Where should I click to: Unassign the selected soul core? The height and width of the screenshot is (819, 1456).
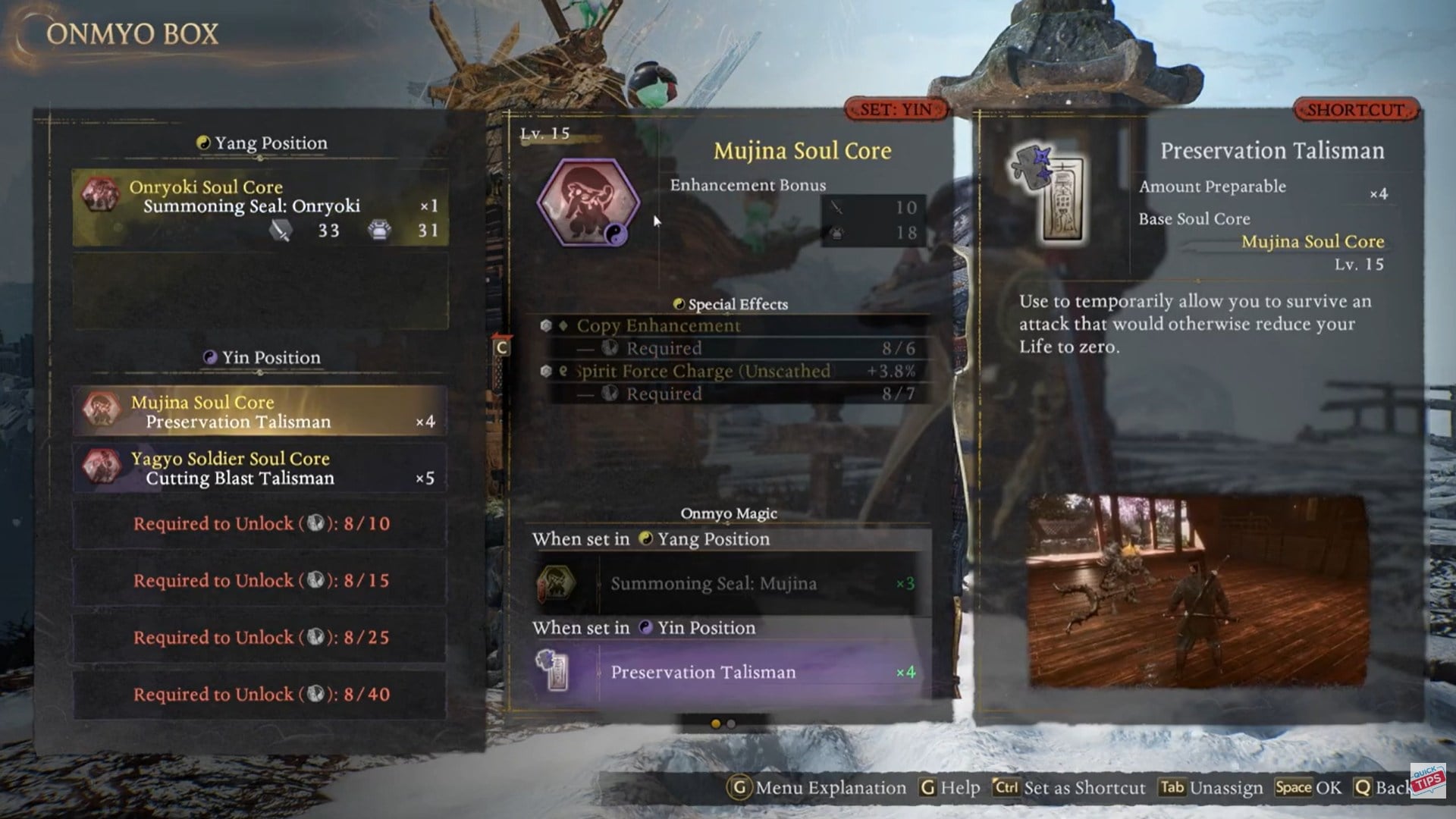click(x=1211, y=788)
